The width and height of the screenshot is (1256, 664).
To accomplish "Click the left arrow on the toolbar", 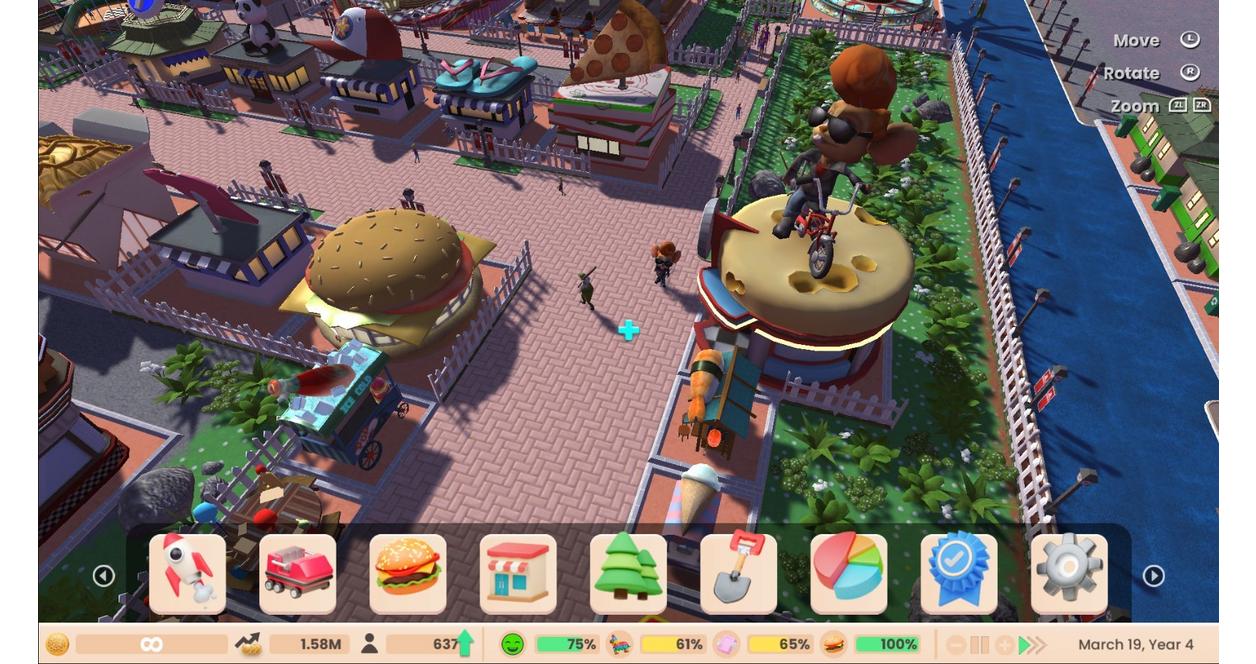I will click(104, 576).
